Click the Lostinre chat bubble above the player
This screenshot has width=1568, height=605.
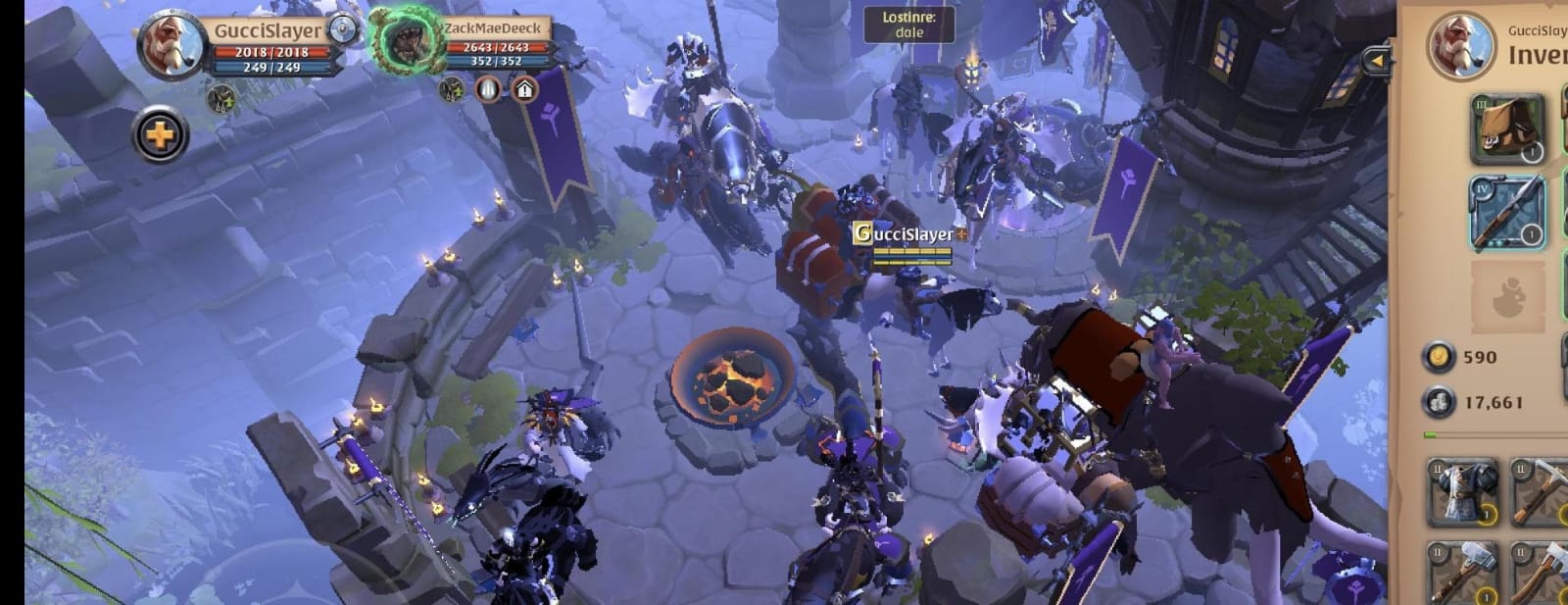(908, 25)
